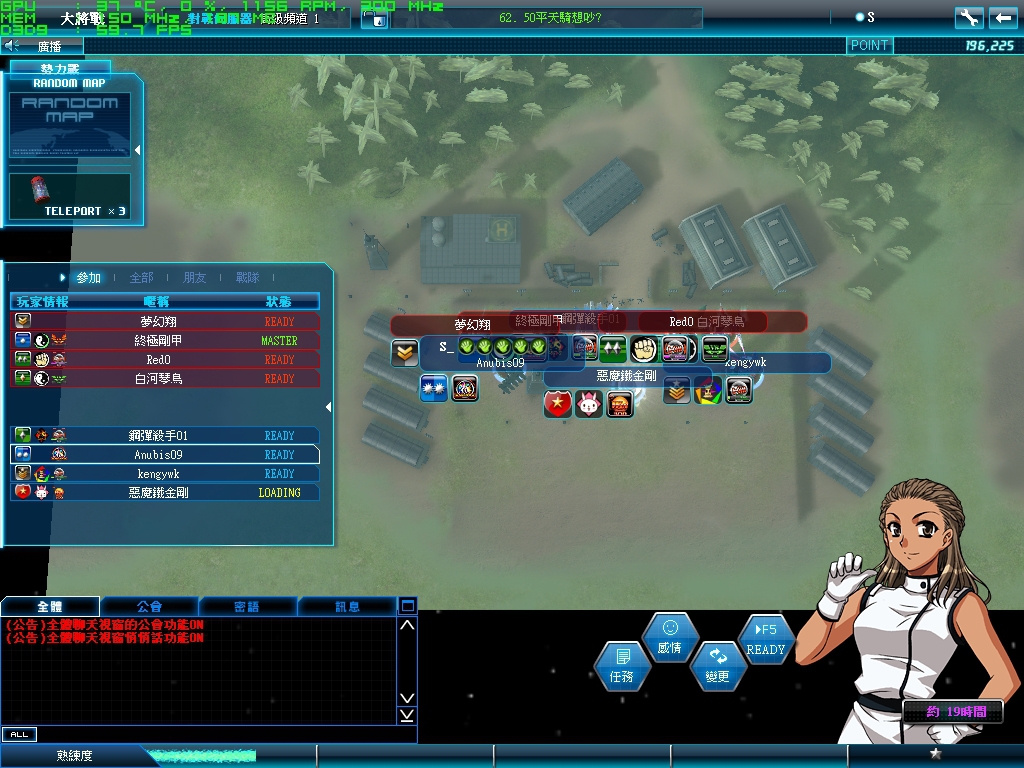Viewport: 1024px width, 768px height.
Task: Switch to the 全體 chat tab
Action: click(50, 606)
